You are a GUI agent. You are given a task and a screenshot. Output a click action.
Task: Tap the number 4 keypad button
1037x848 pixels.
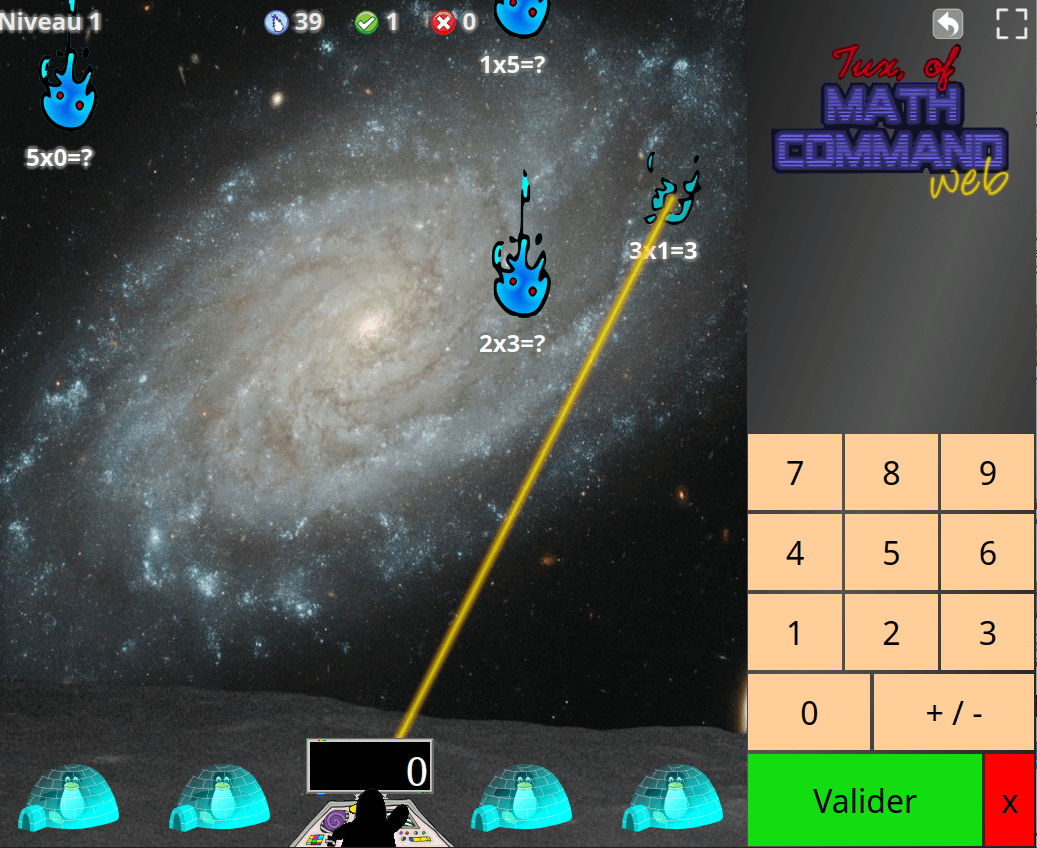click(795, 553)
